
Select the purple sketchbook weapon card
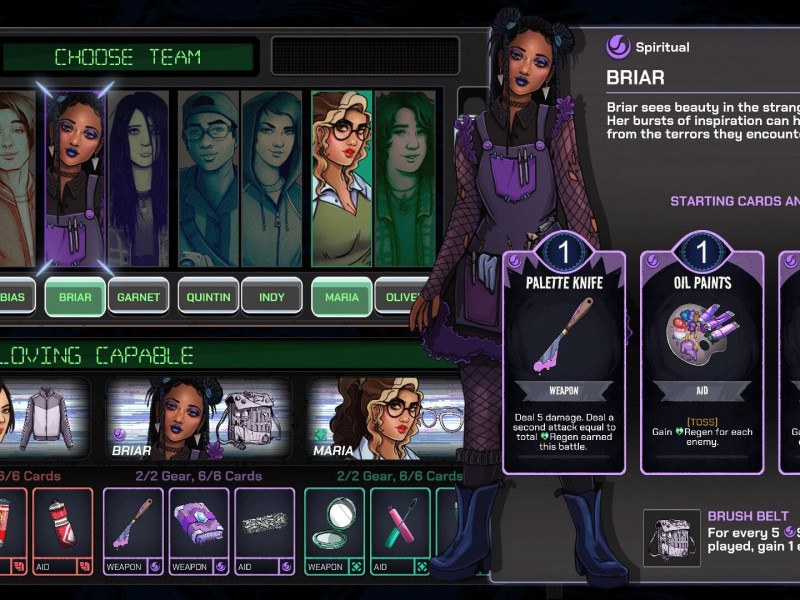pyautogui.click(x=199, y=531)
